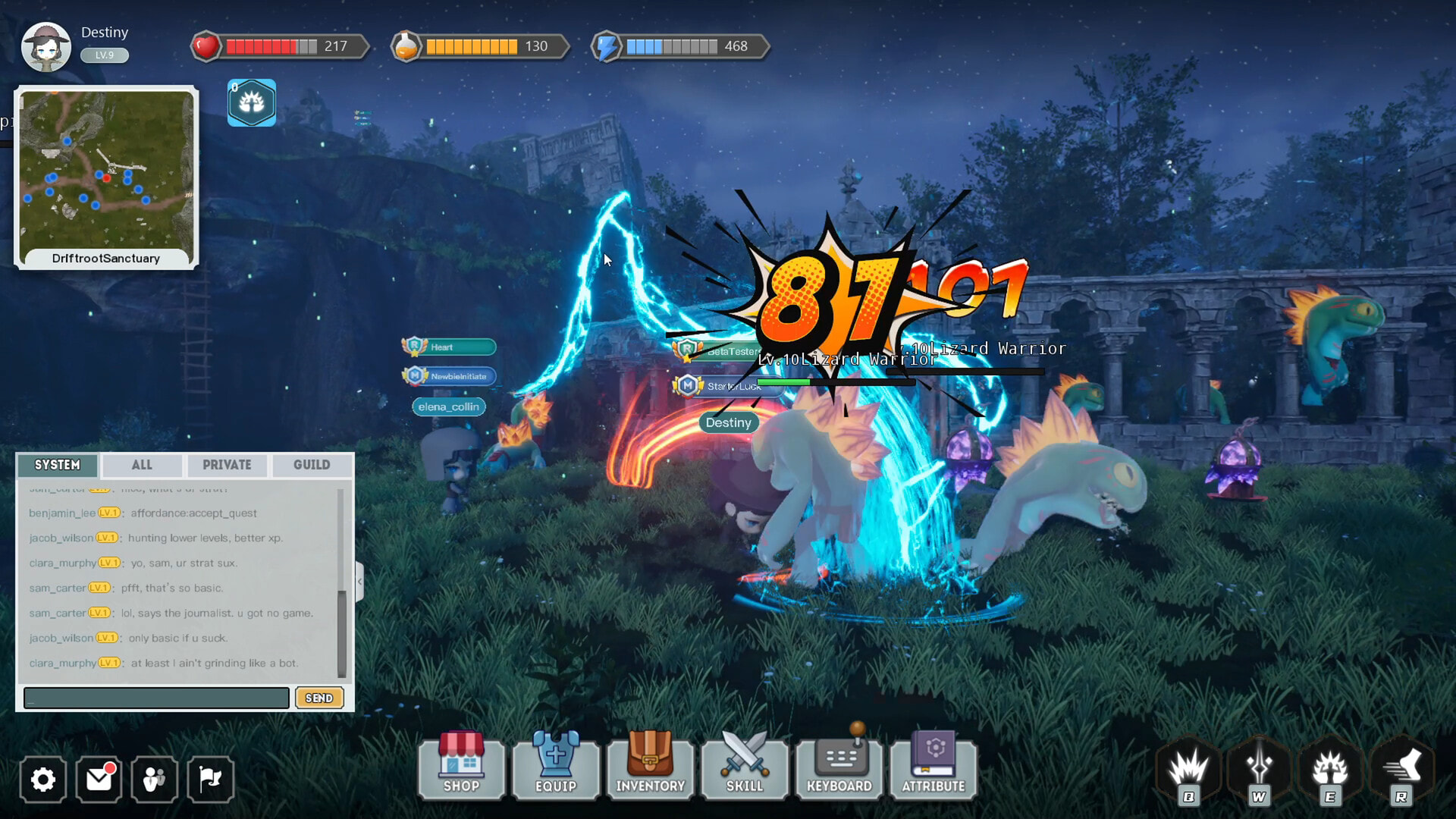
Task: Switch to the Guild chat tab
Action: pyautogui.click(x=312, y=465)
